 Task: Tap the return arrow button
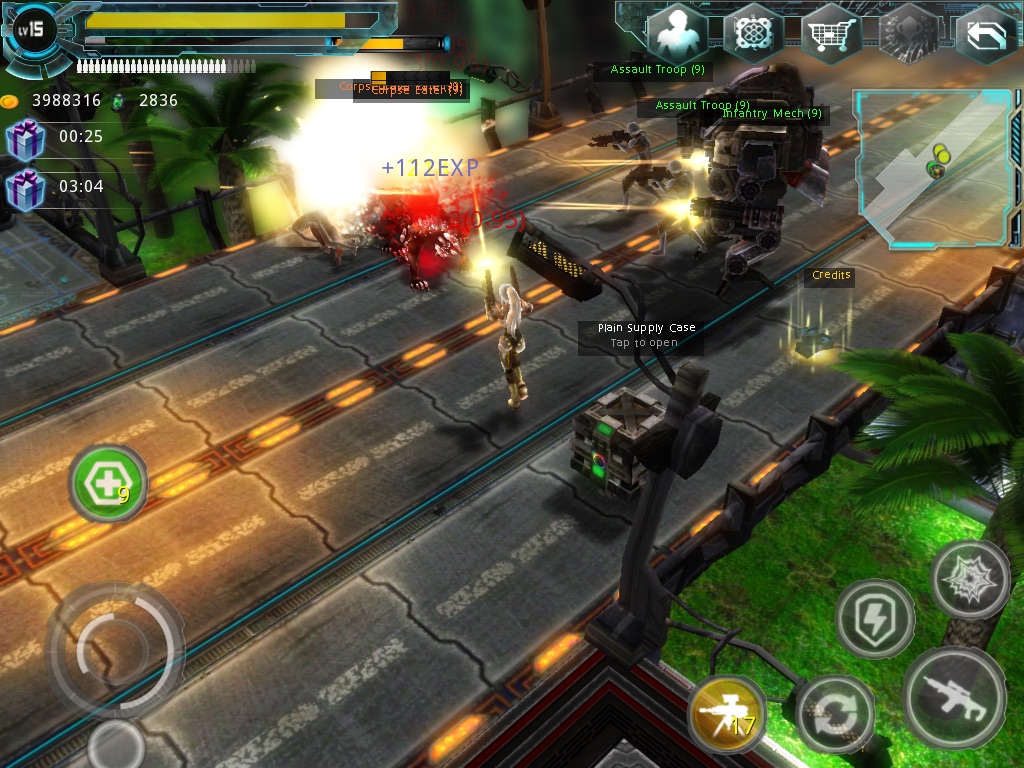coord(986,33)
